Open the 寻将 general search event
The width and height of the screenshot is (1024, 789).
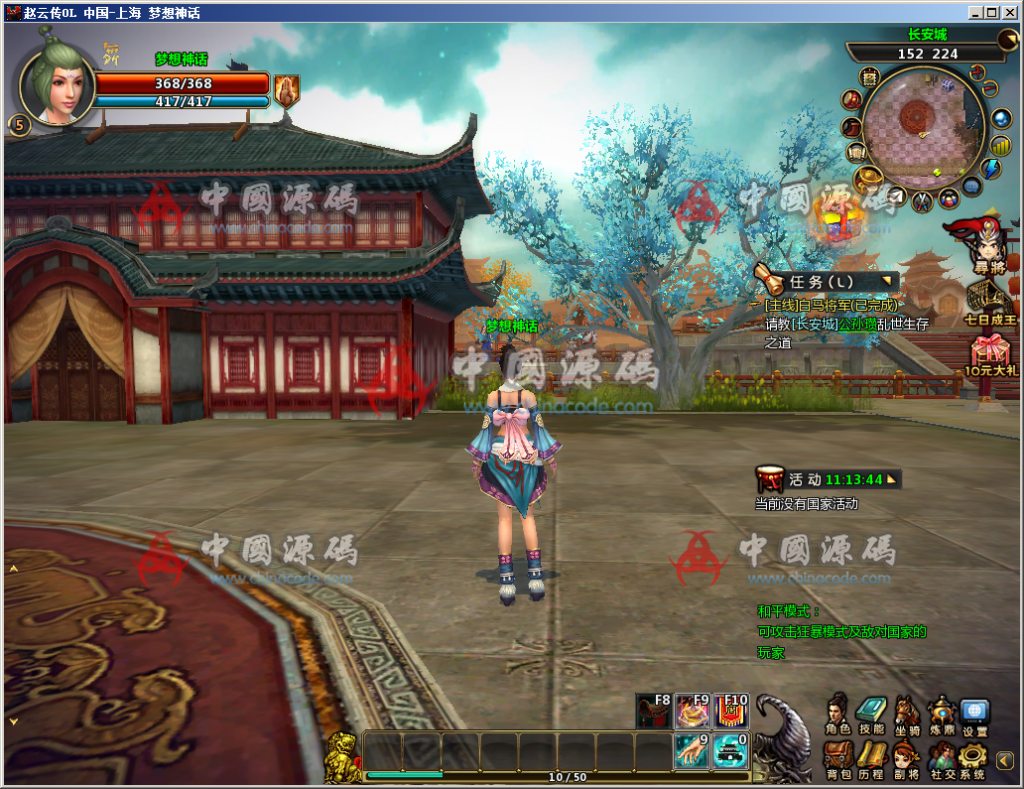pyautogui.click(x=989, y=243)
